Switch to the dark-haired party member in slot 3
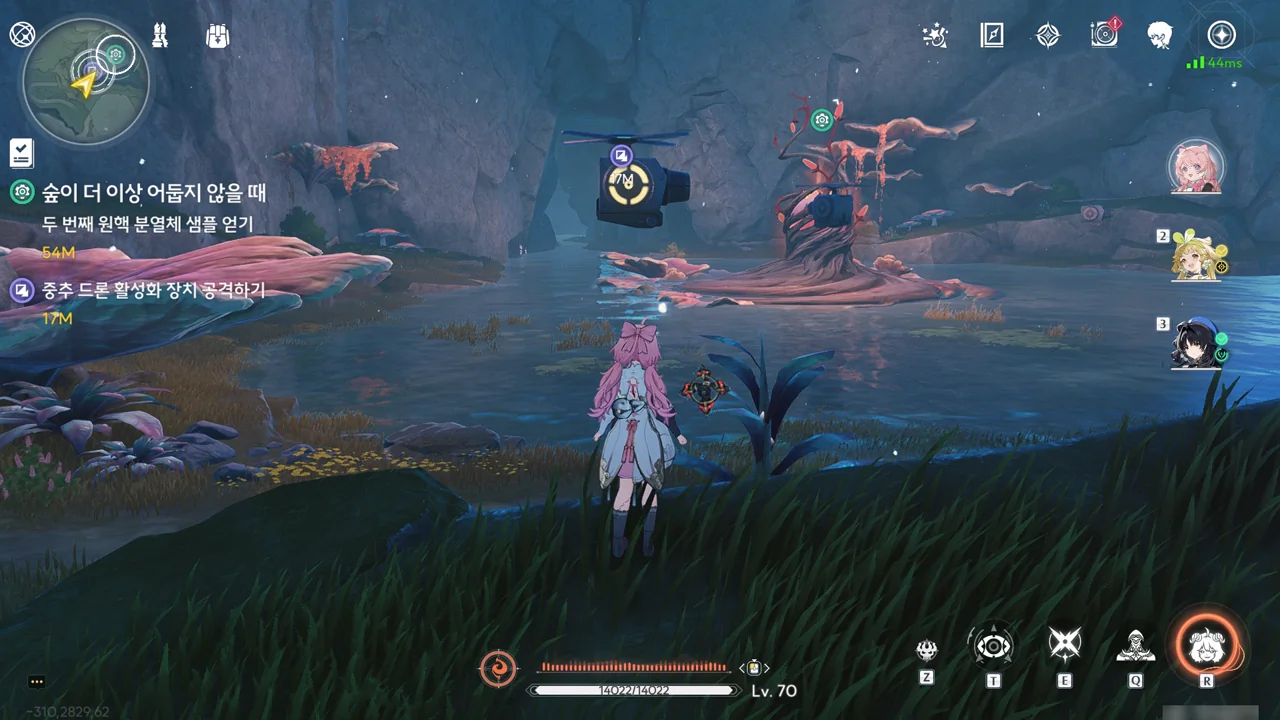The height and width of the screenshot is (720, 1280). [1196, 345]
